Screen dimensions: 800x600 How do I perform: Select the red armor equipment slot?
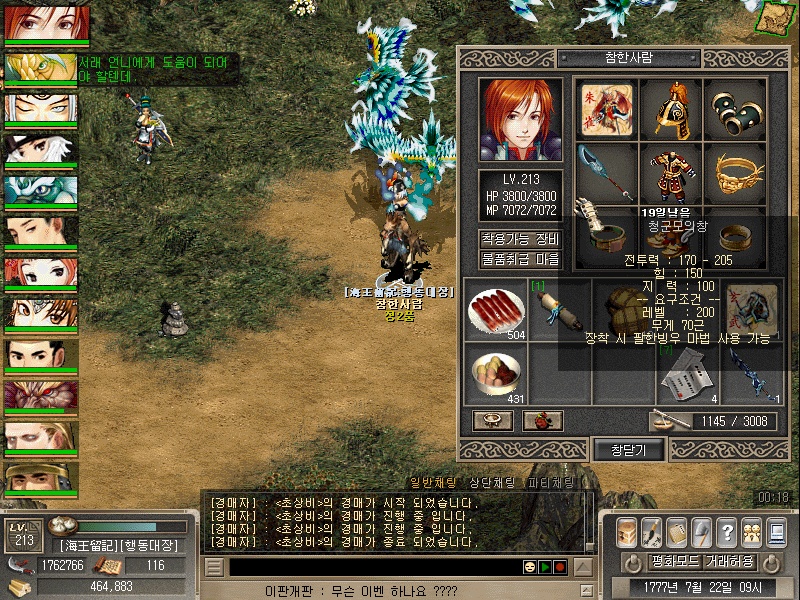[671, 173]
